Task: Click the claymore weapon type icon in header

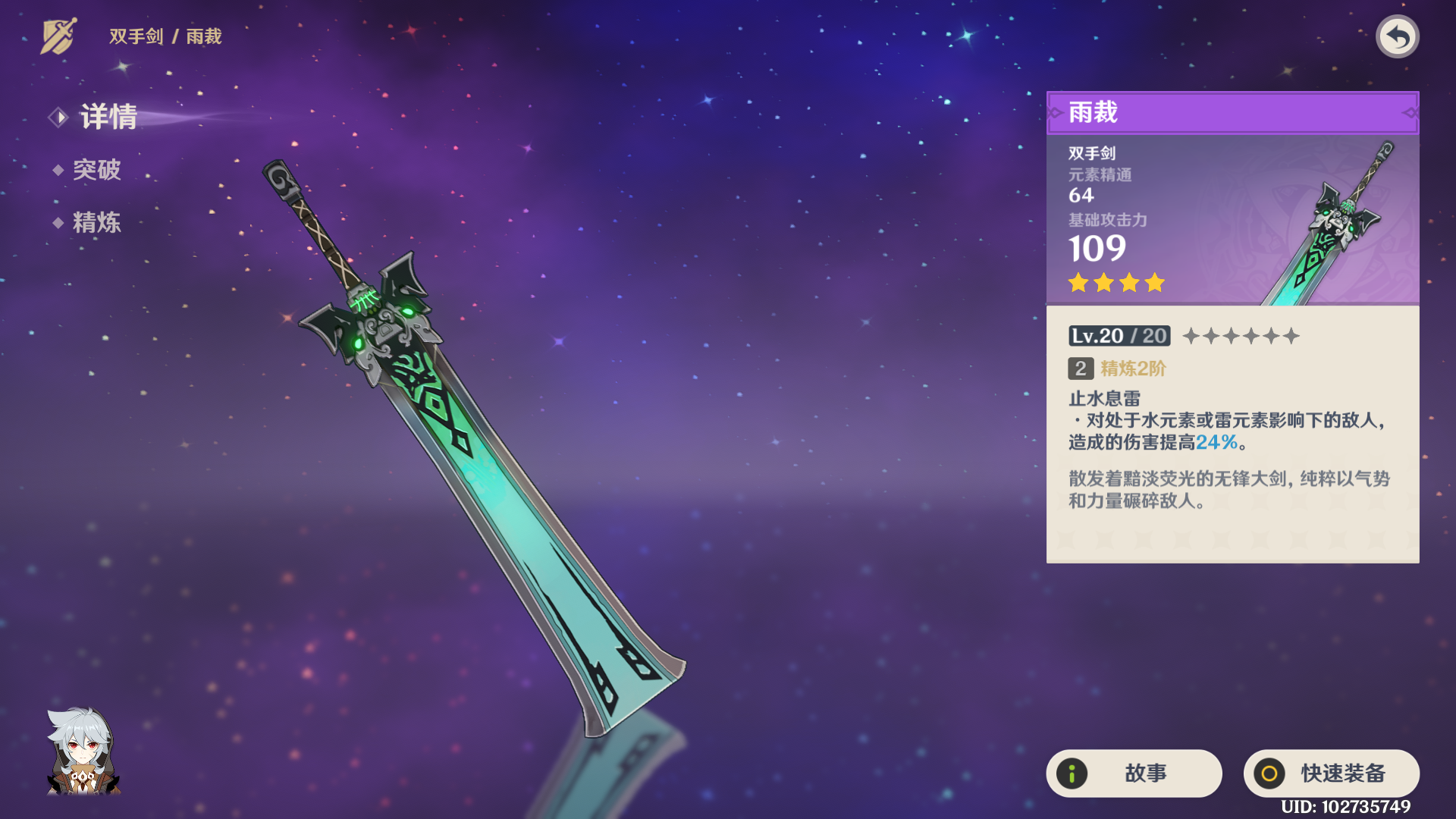Action: point(61,34)
